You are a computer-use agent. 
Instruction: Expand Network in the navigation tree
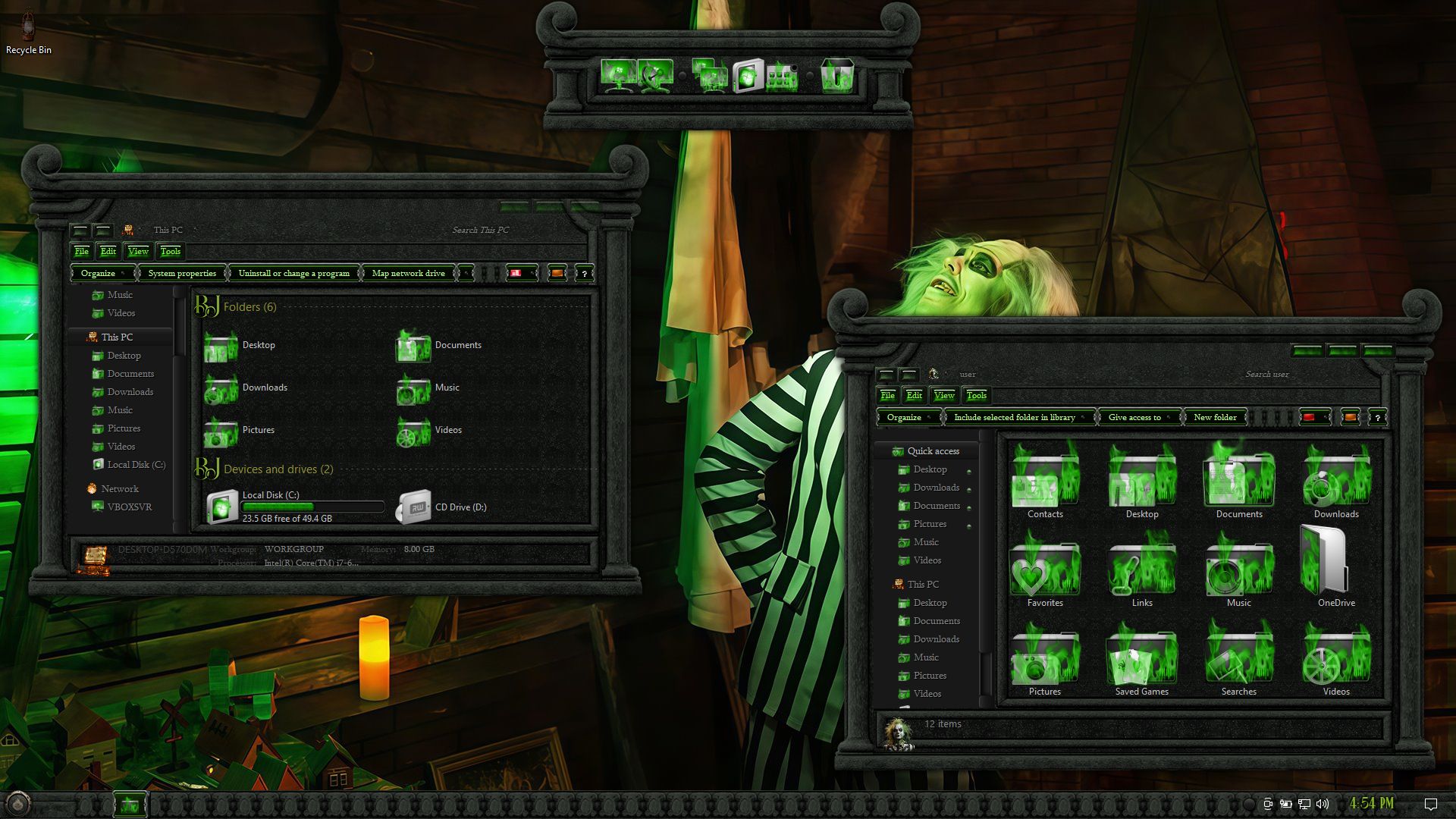[x=119, y=489]
